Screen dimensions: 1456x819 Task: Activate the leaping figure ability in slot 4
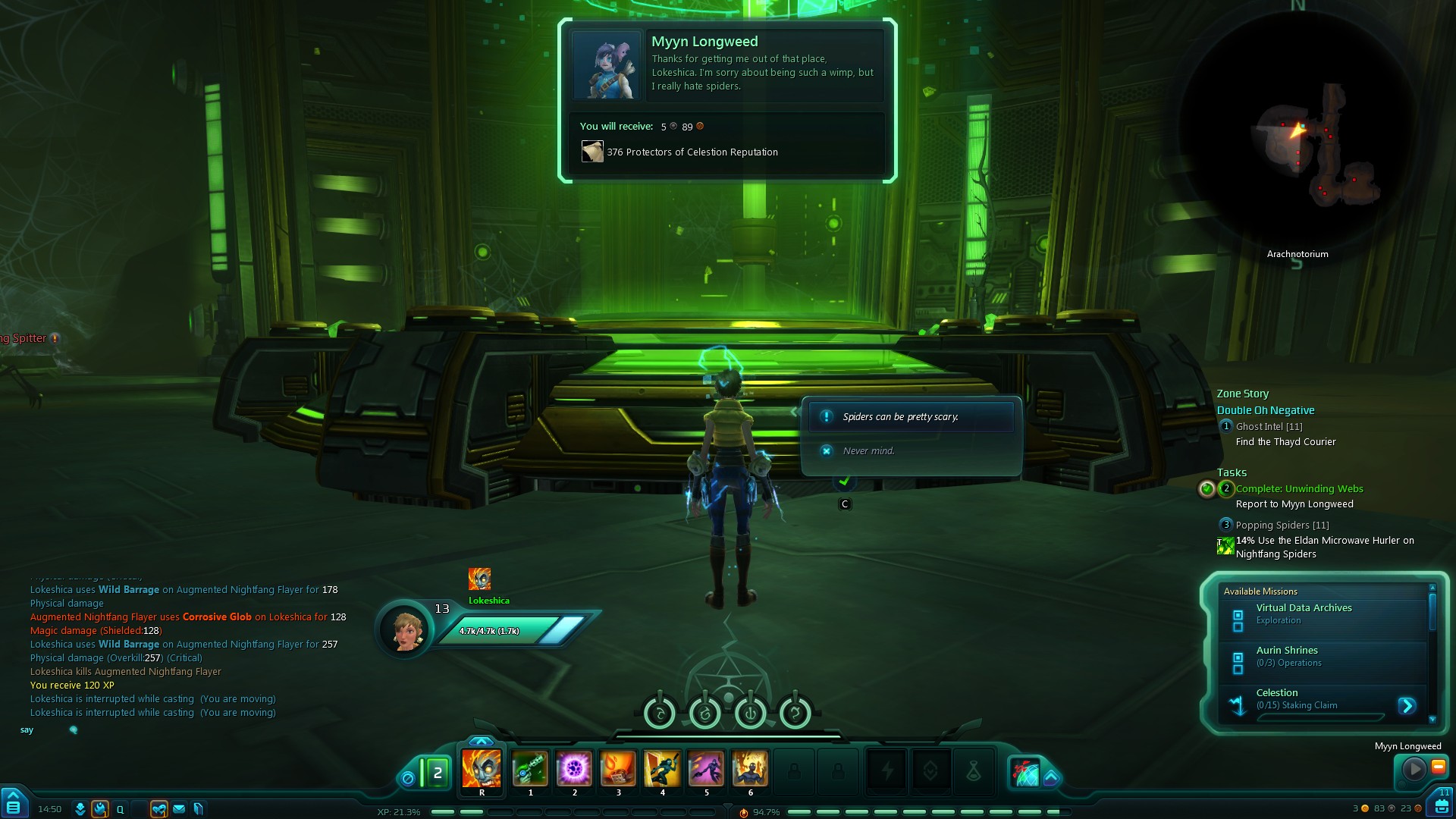coord(662,769)
